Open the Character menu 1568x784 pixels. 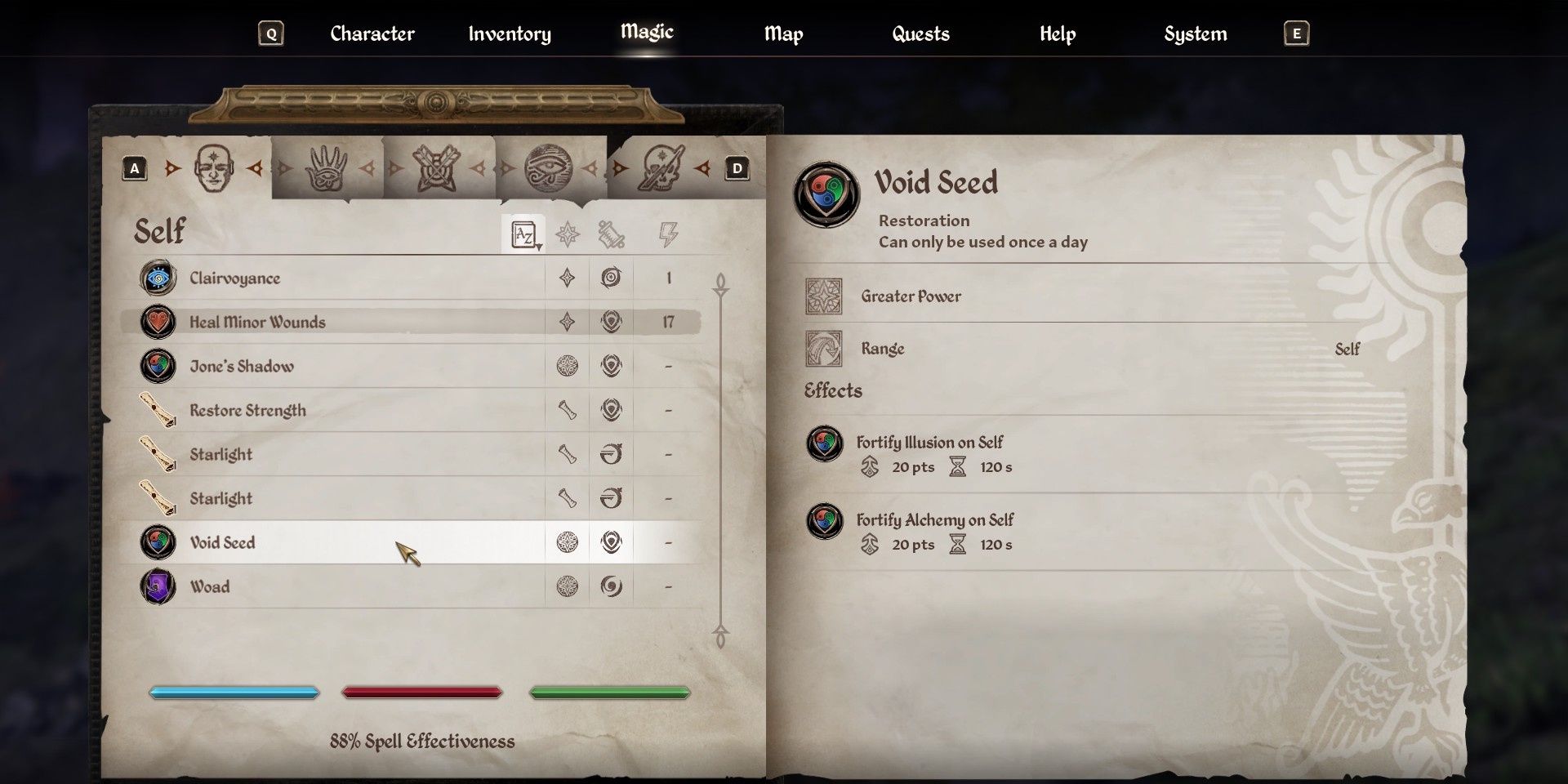pyautogui.click(x=372, y=33)
